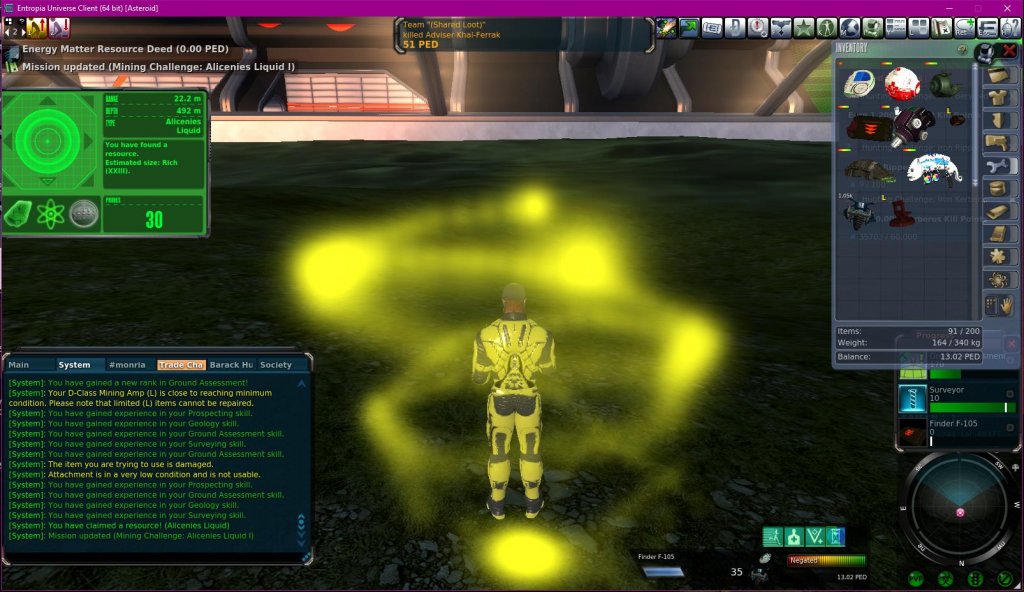Switch to the Main chat tab

point(19,365)
